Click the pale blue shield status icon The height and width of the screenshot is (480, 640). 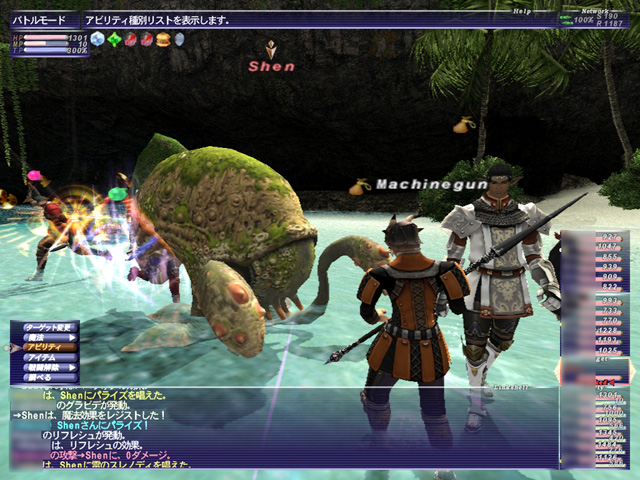[179, 39]
